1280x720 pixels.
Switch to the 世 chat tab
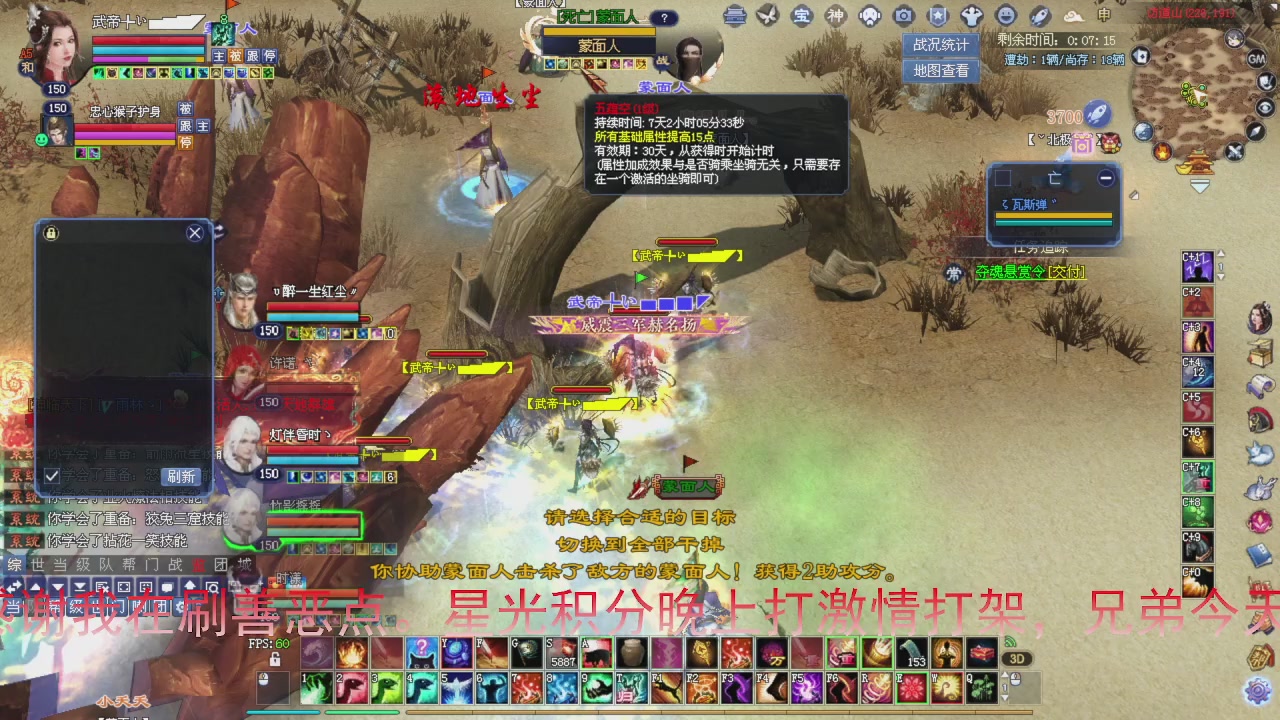tap(38, 564)
